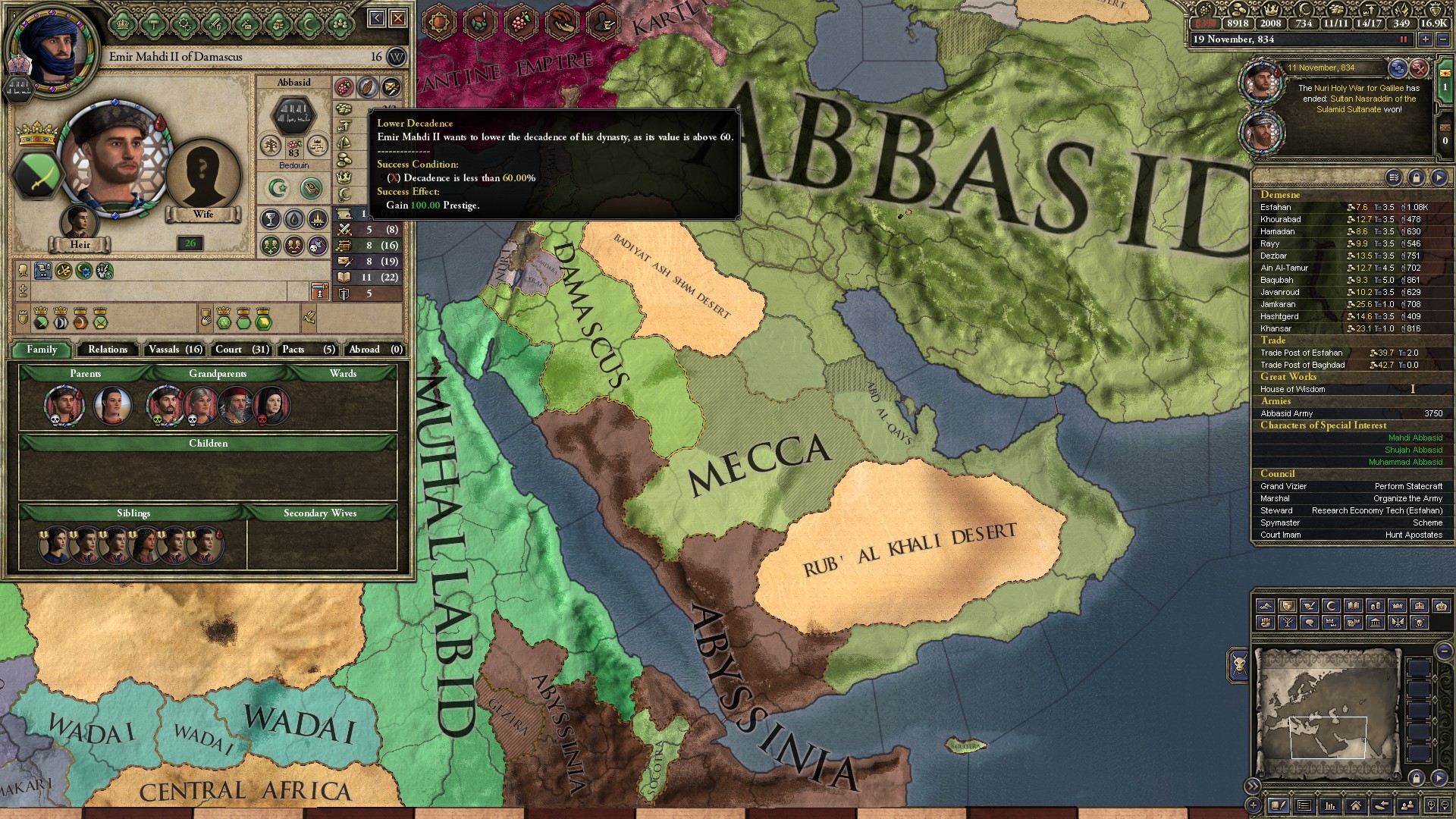Increase game speed with the up arrow

(1425, 39)
